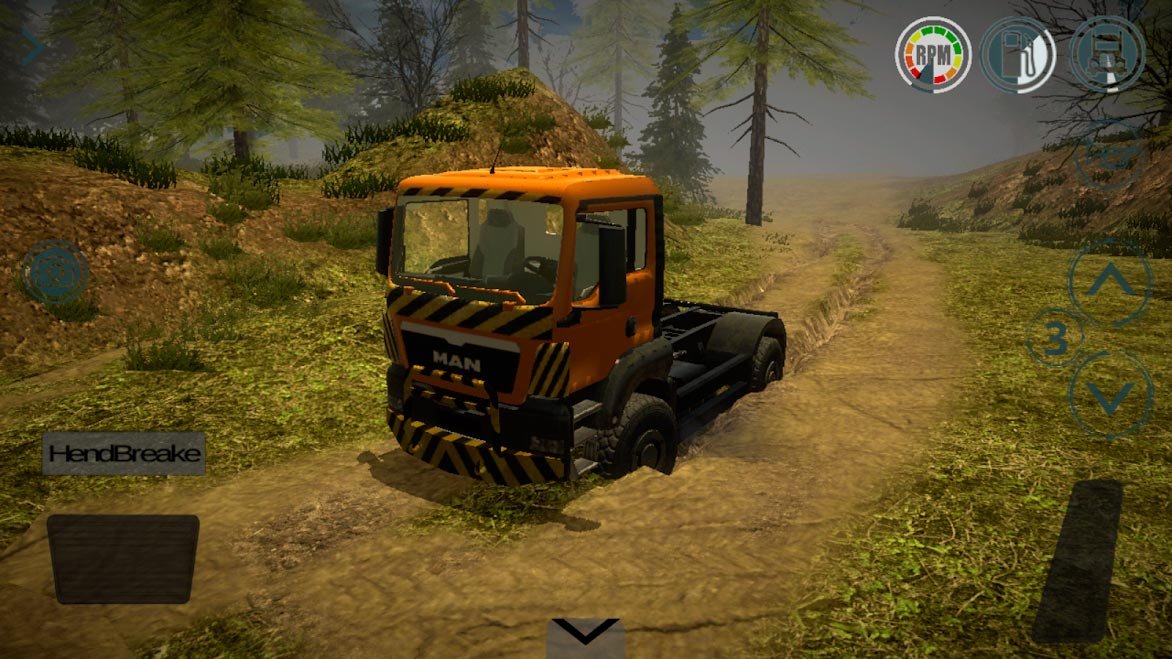Click the RPM gauge icon

[933, 54]
